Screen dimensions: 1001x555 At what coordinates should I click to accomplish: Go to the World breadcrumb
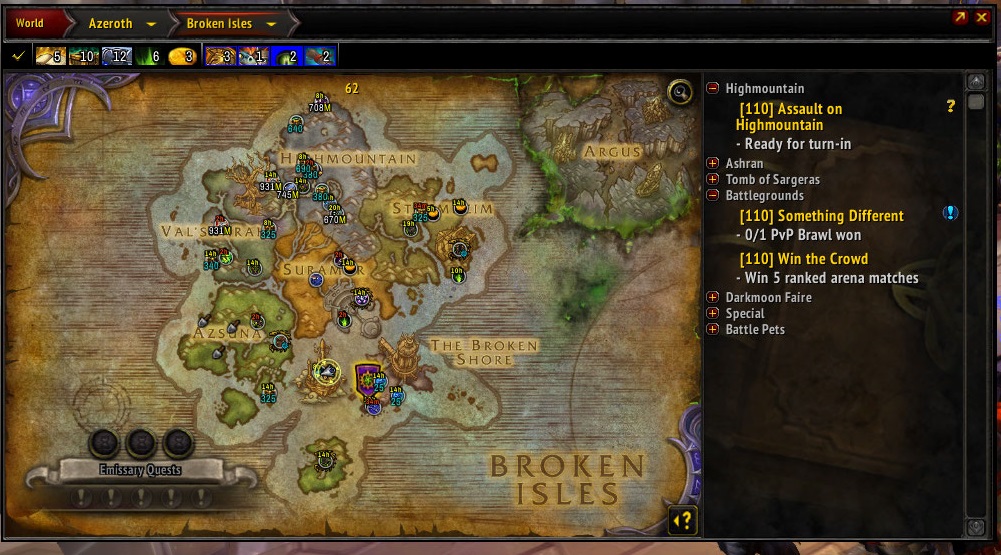(x=30, y=23)
